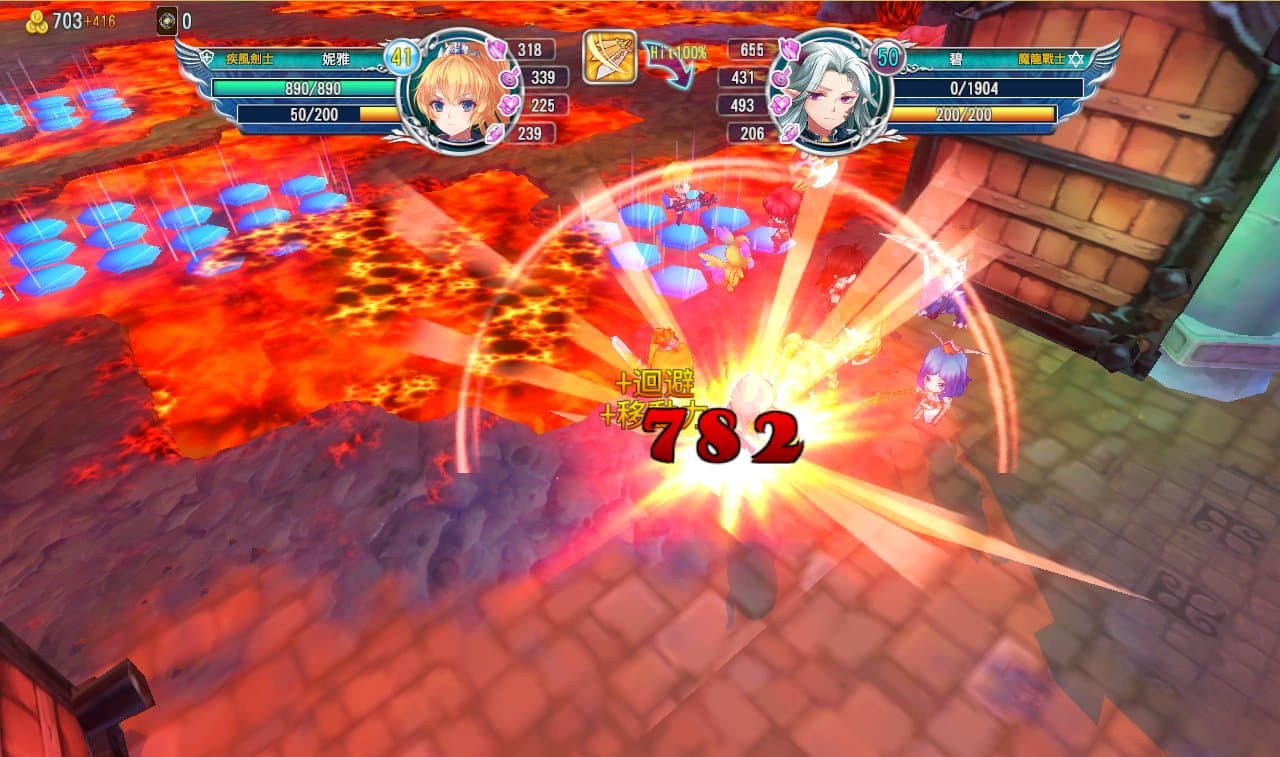The image size is (1280, 757).
Task: Open the dark item counter icon
Action: tap(167, 21)
